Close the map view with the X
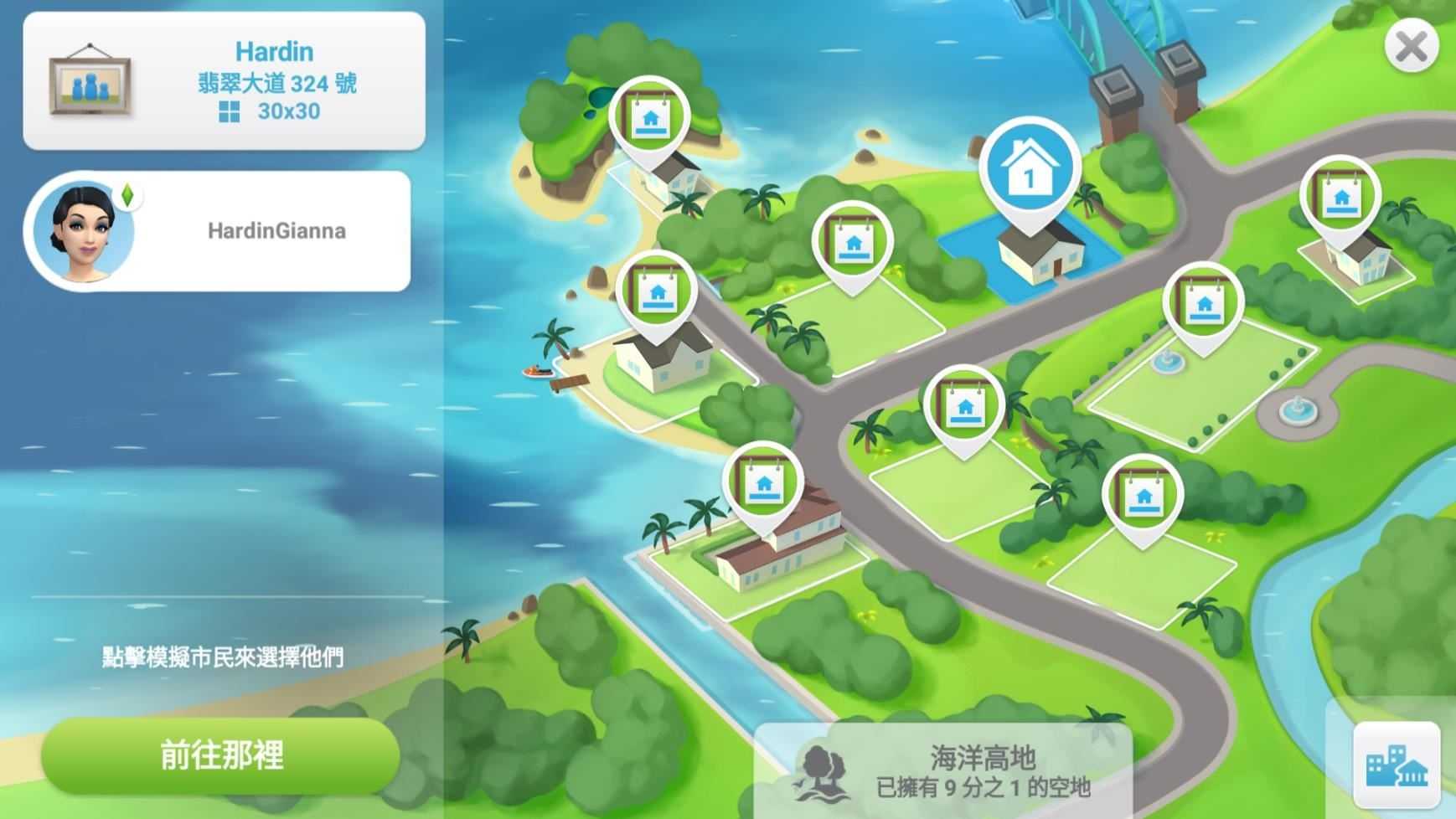Image resolution: width=1456 pixels, height=819 pixels. tap(1414, 46)
